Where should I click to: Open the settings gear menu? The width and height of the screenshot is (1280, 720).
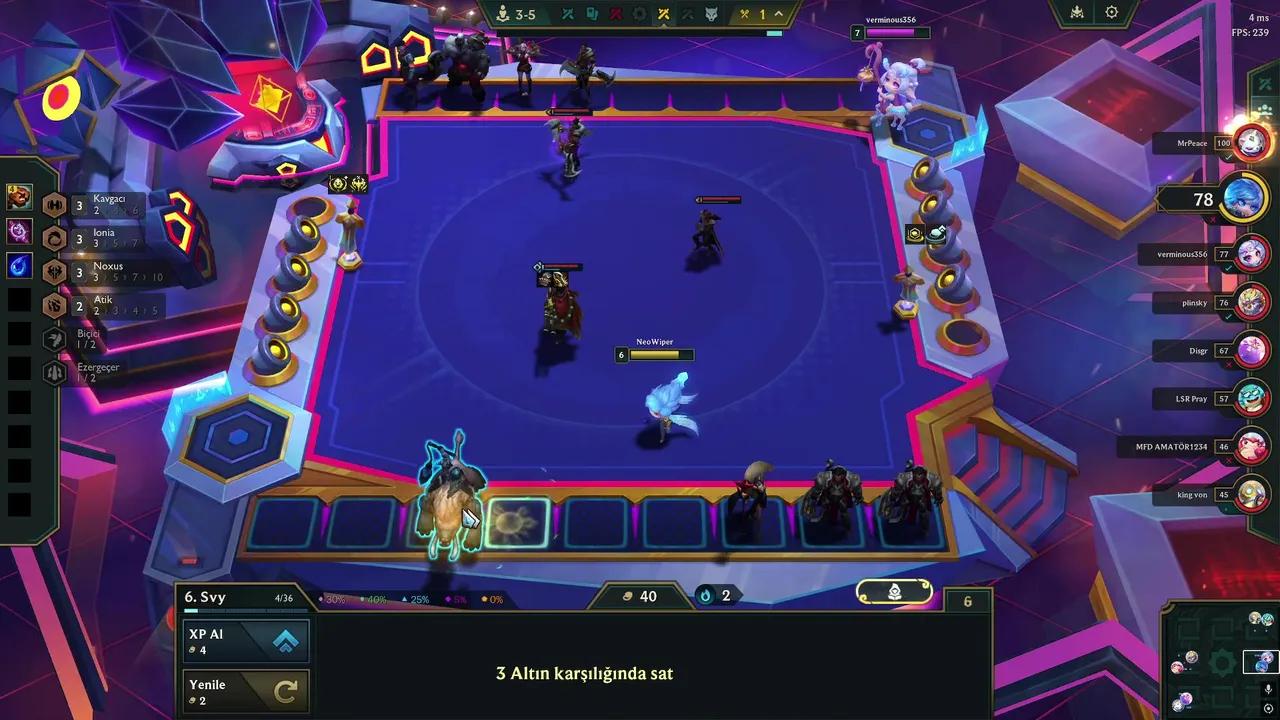[1110, 12]
